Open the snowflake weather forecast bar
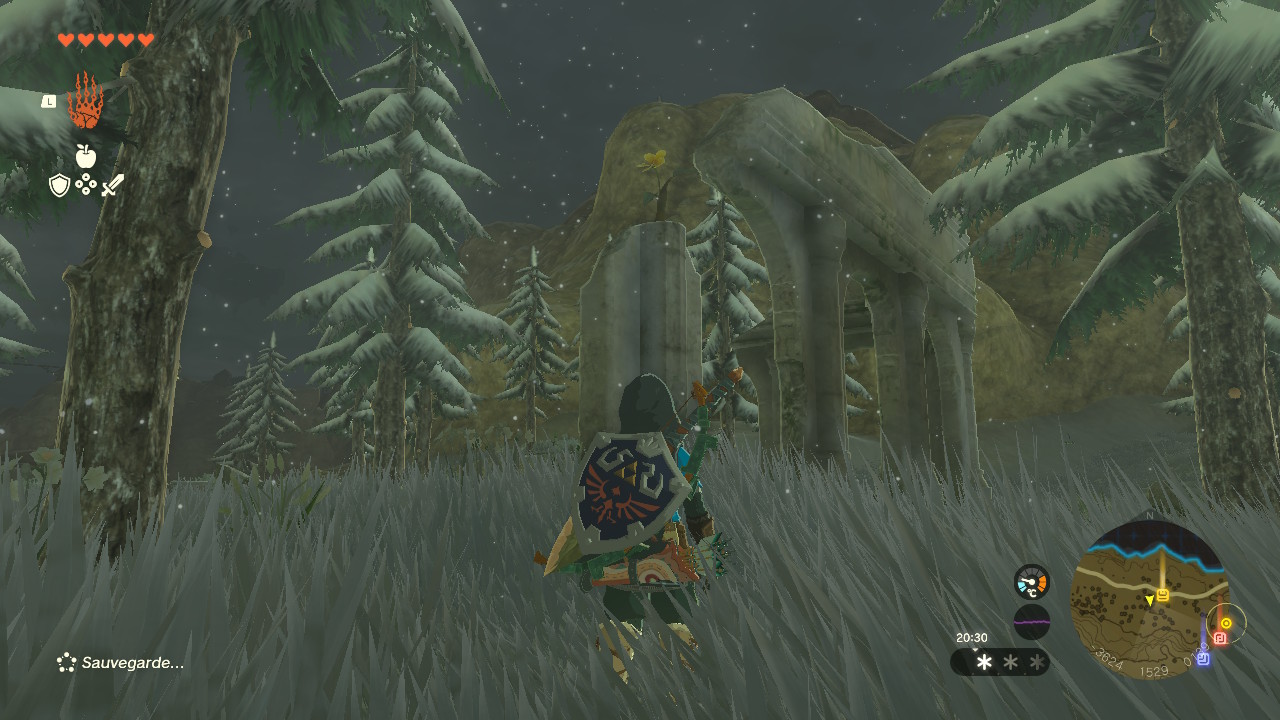 [x=1000, y=662]
